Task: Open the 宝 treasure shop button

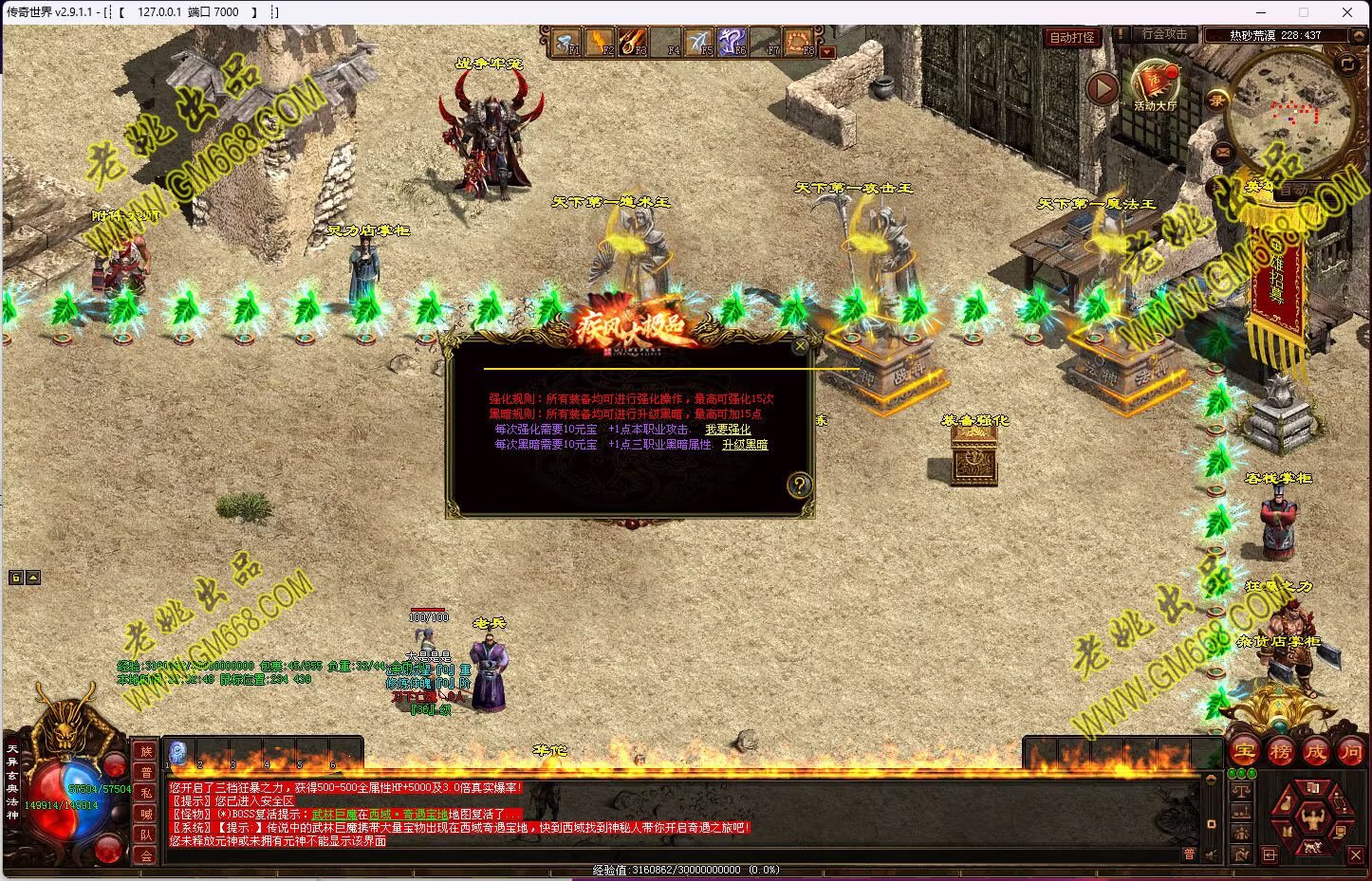Action: pyautogui.click(x=1244, y=752)
